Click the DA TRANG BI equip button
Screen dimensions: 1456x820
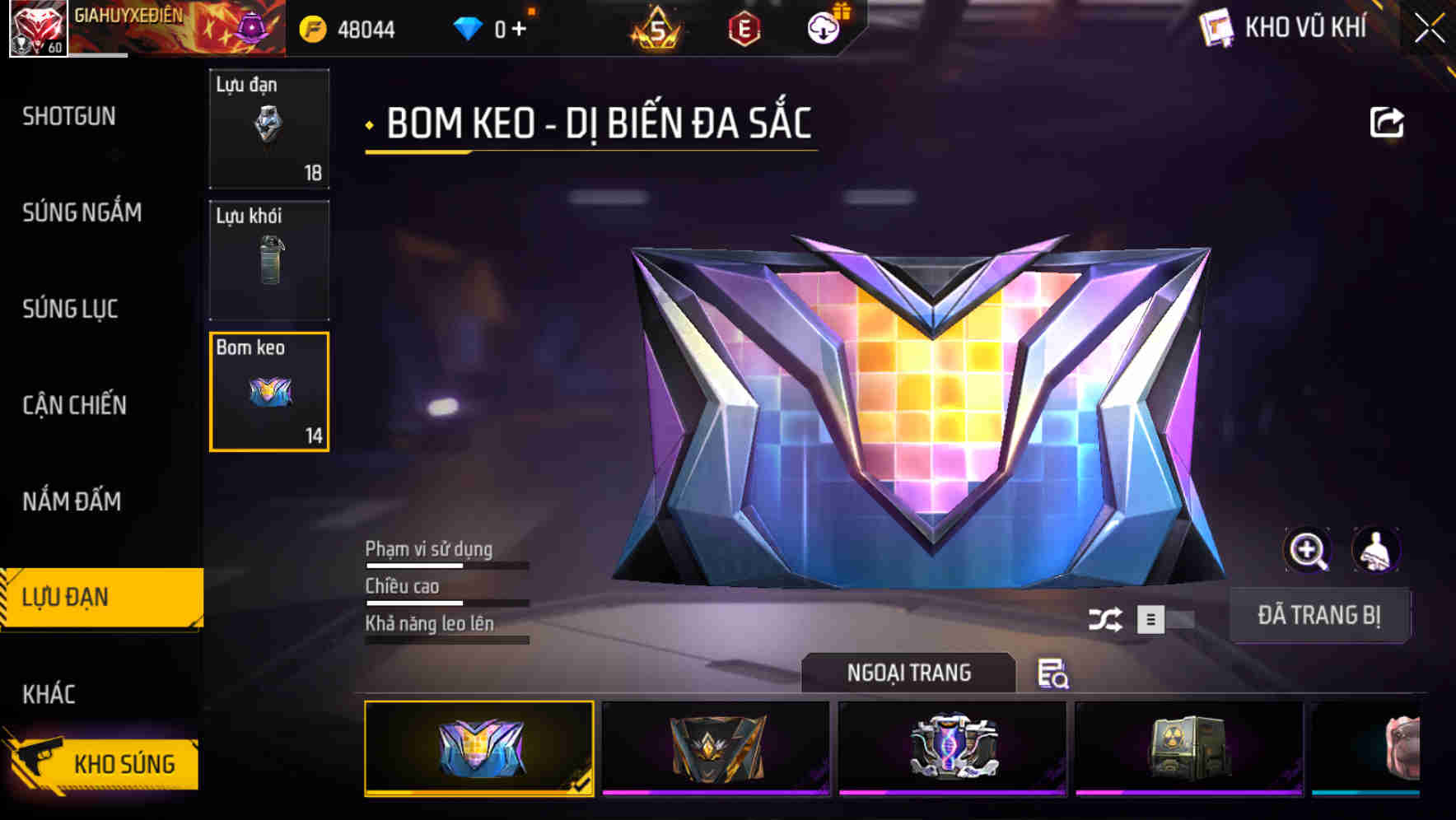pos(1320,614)
